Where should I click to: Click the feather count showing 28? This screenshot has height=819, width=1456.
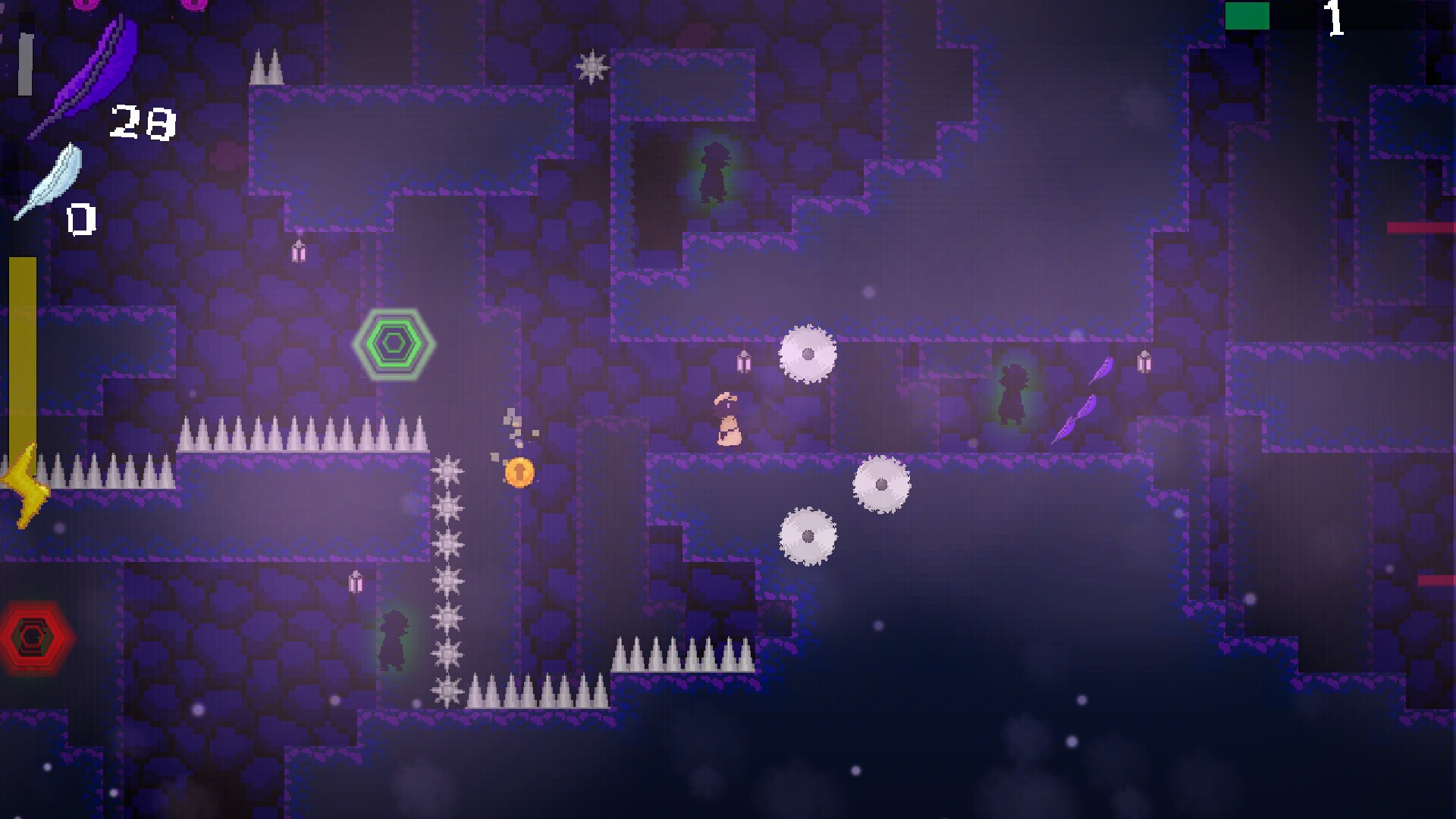point(144,121)
